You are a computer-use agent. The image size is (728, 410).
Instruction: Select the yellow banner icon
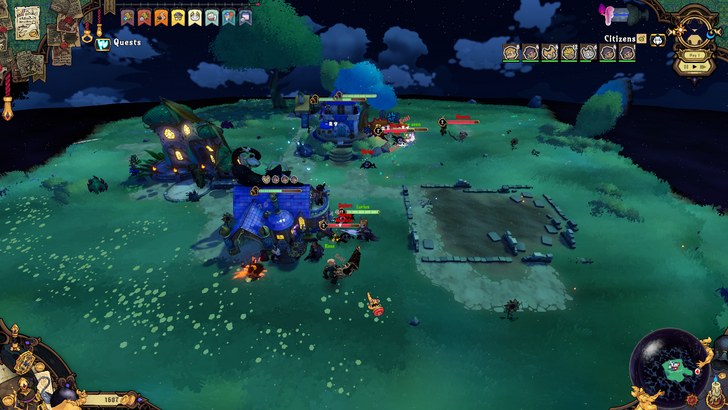pos(178,17)
